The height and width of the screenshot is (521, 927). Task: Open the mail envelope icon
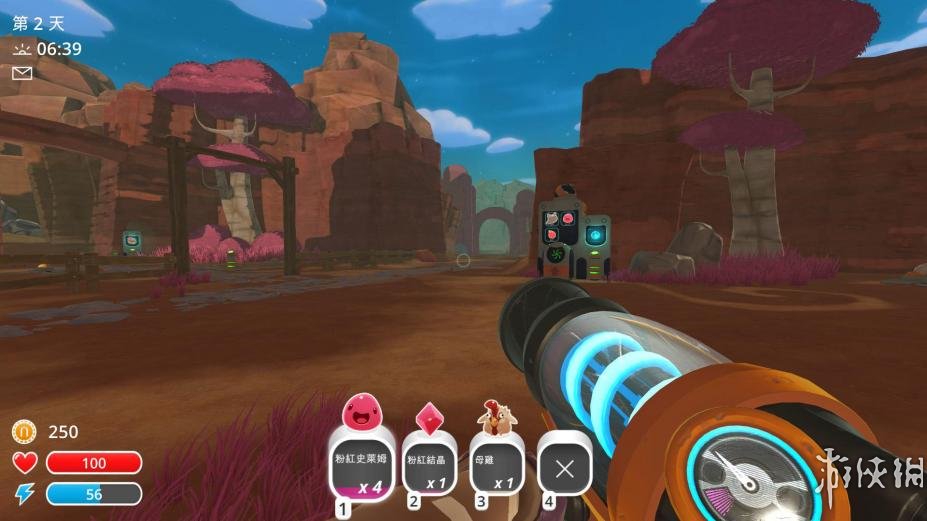pyautogui.click(x=22, y=73)
